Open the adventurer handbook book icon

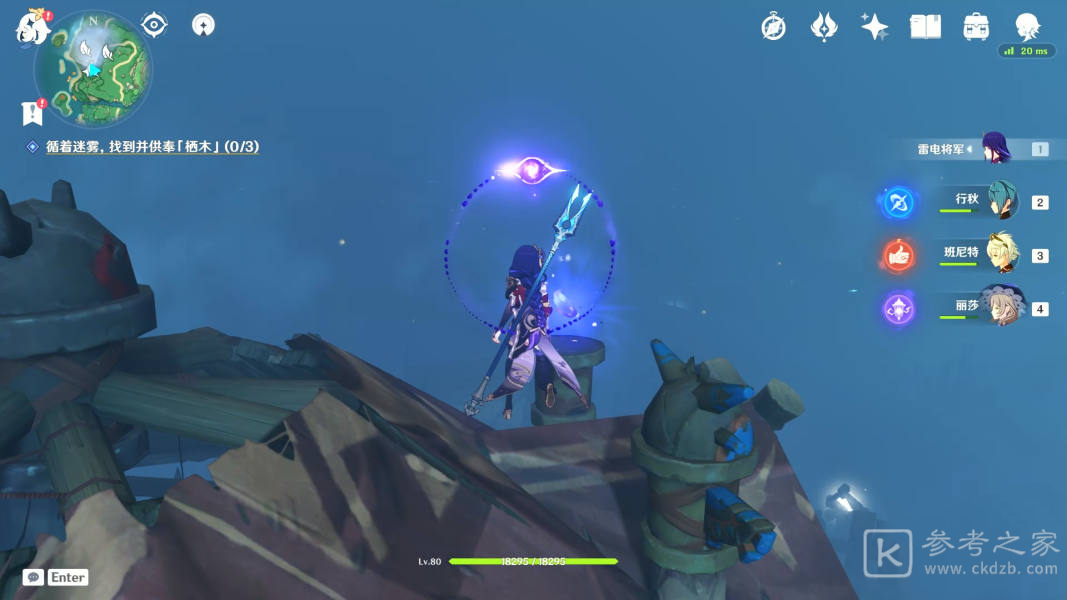point(925,27)
